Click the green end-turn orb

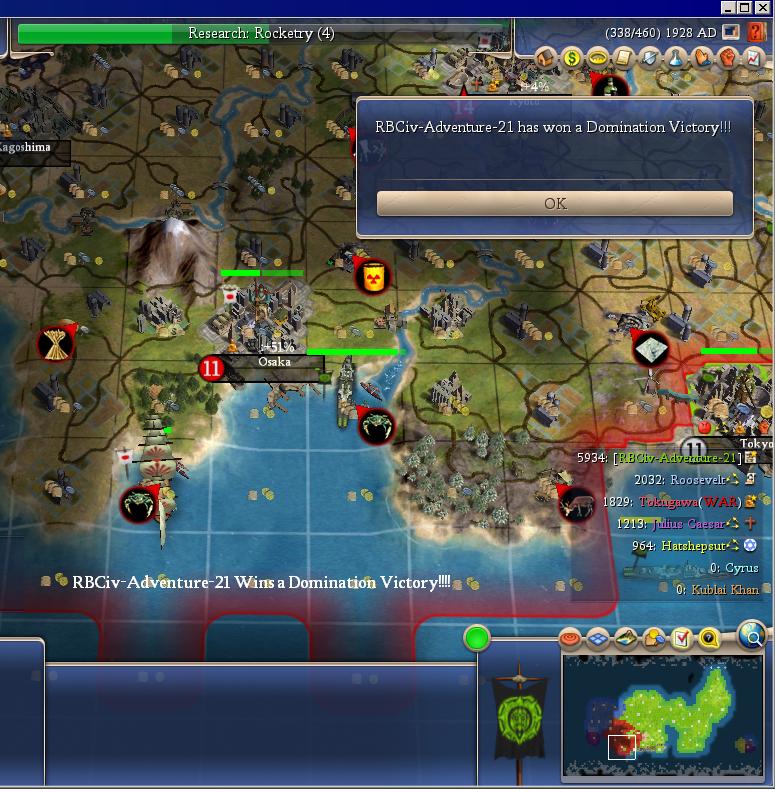pos(477,637)
